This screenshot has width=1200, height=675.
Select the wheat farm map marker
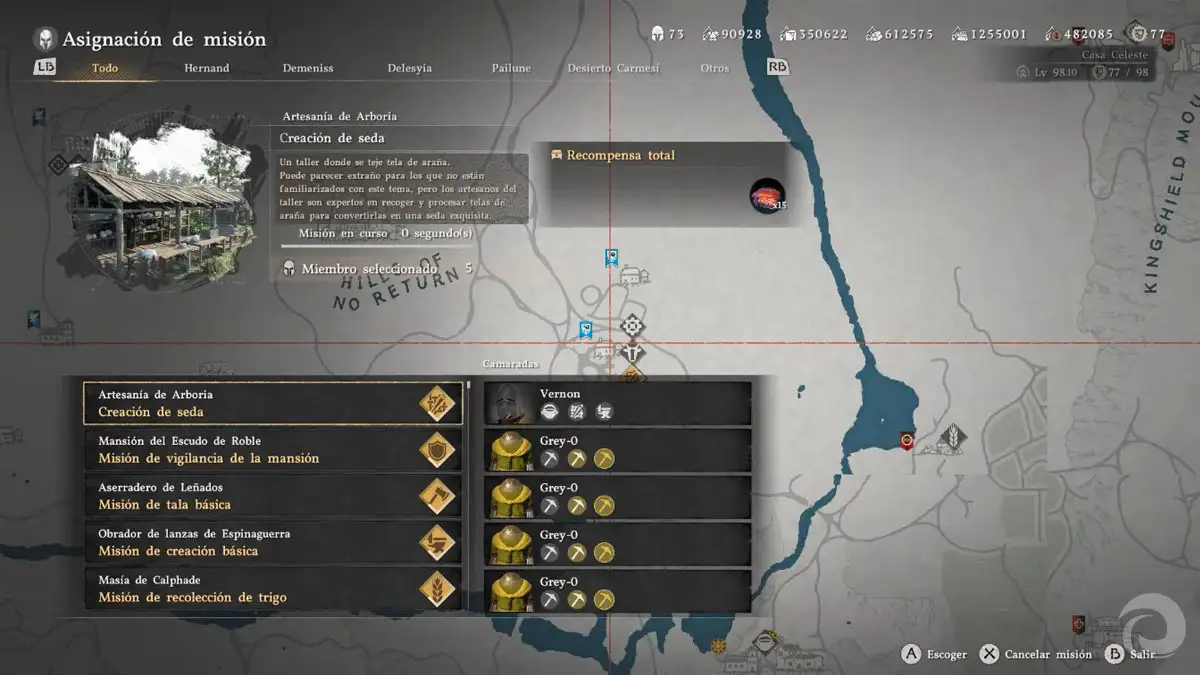click(x=953, y=435)
